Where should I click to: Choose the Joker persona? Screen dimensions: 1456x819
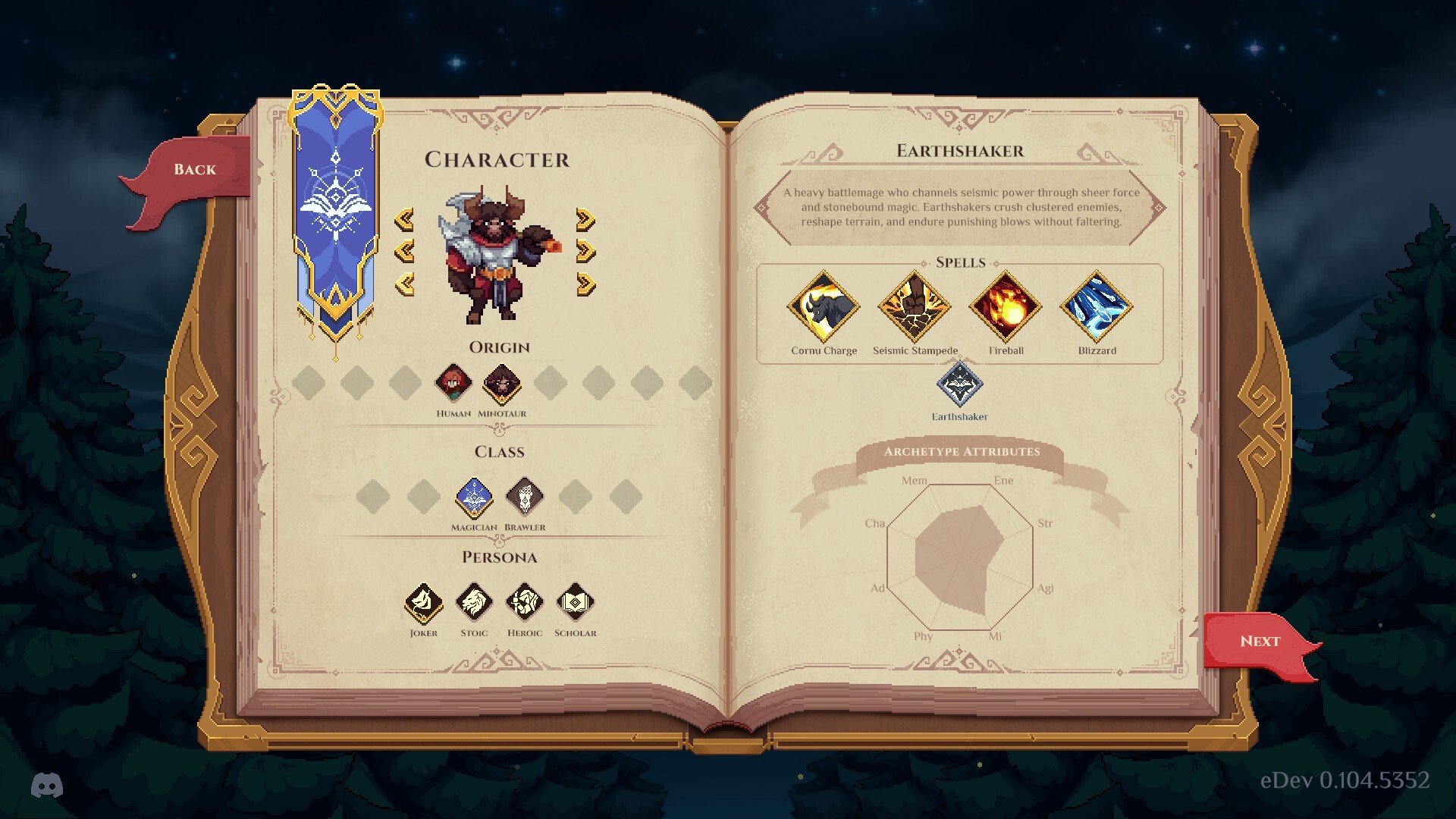tap(423, 603)
